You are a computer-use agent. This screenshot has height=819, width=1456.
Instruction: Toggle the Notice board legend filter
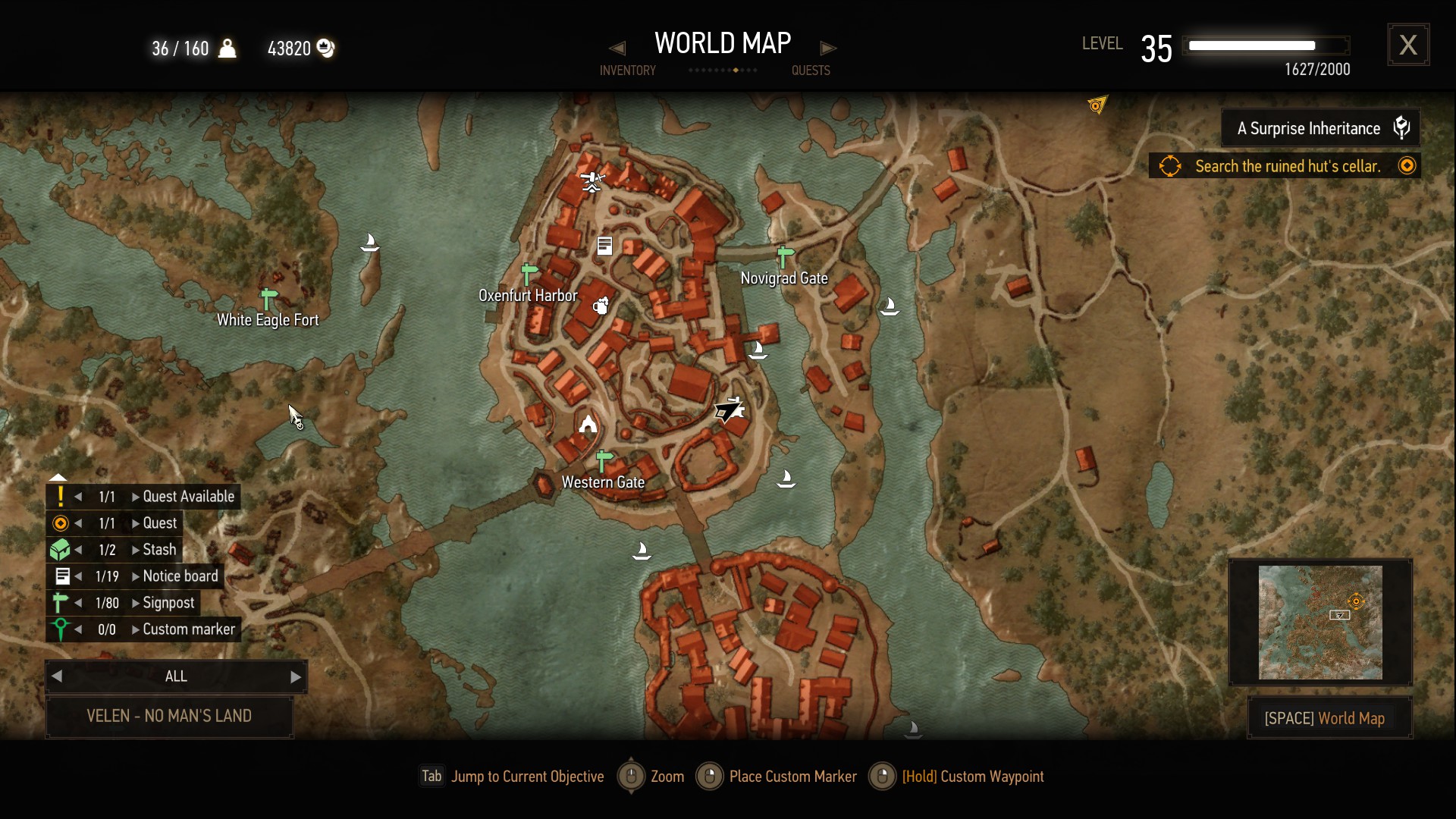click(x=180, y=576)
